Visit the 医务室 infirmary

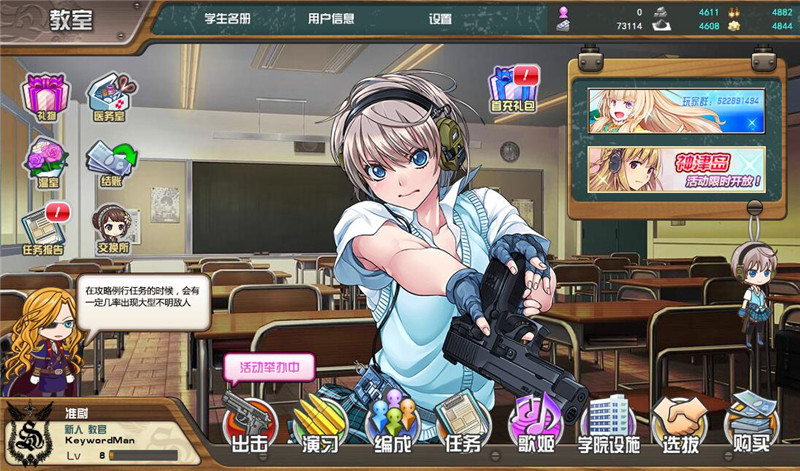click(x=112, y=97)
